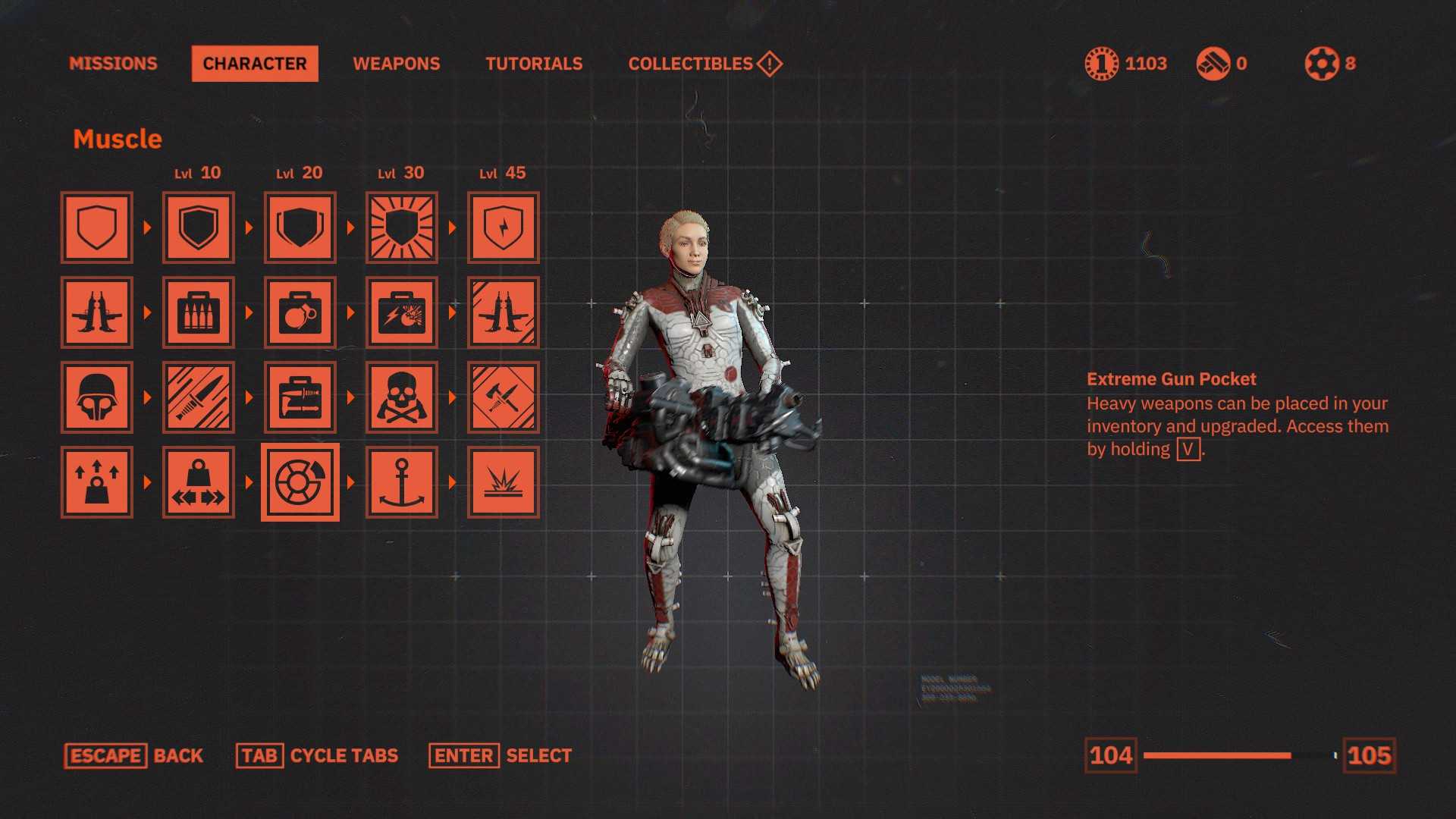Click the Back button
The height and width of the screenshot is (819, 1456).
point(134,756)
